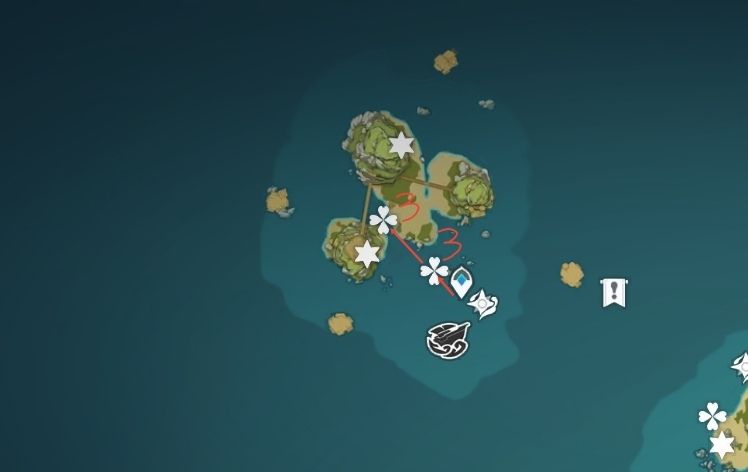Viewport: 748px width, 472px height.
Task: Open the exclamation banner map marker
Action: [612, 293]
